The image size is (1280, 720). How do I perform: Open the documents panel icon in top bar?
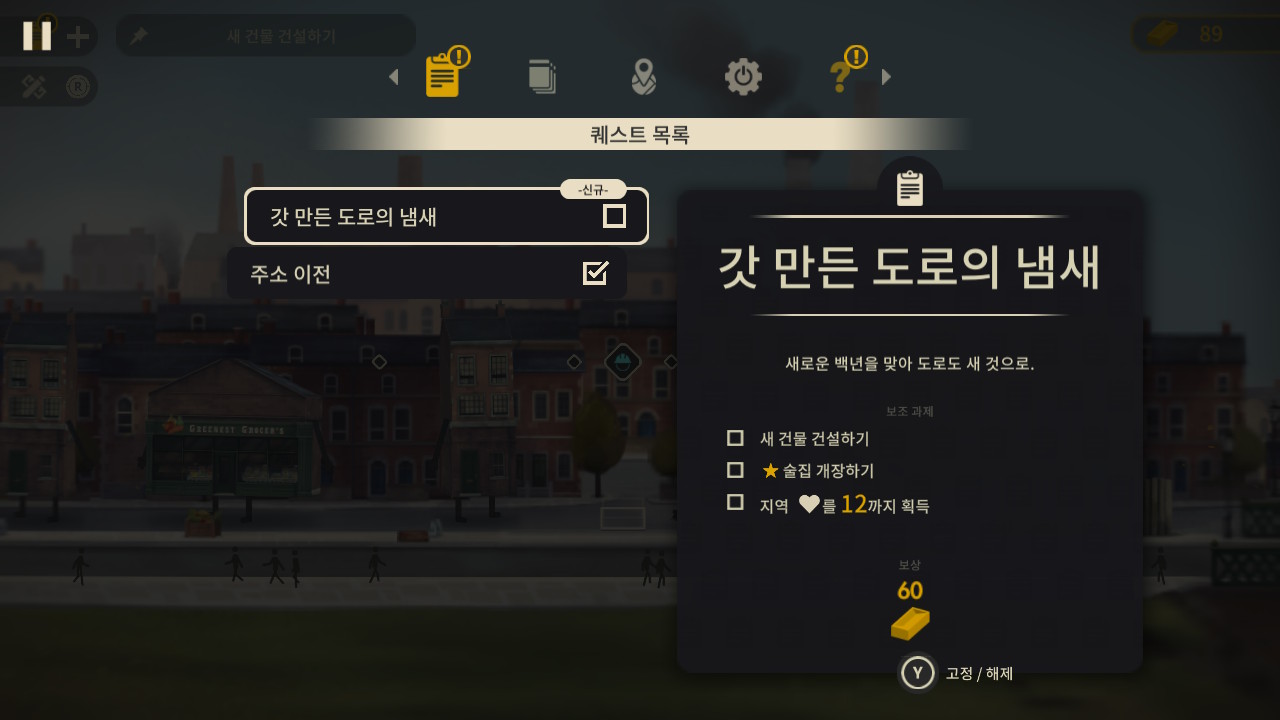click(542, 76)
